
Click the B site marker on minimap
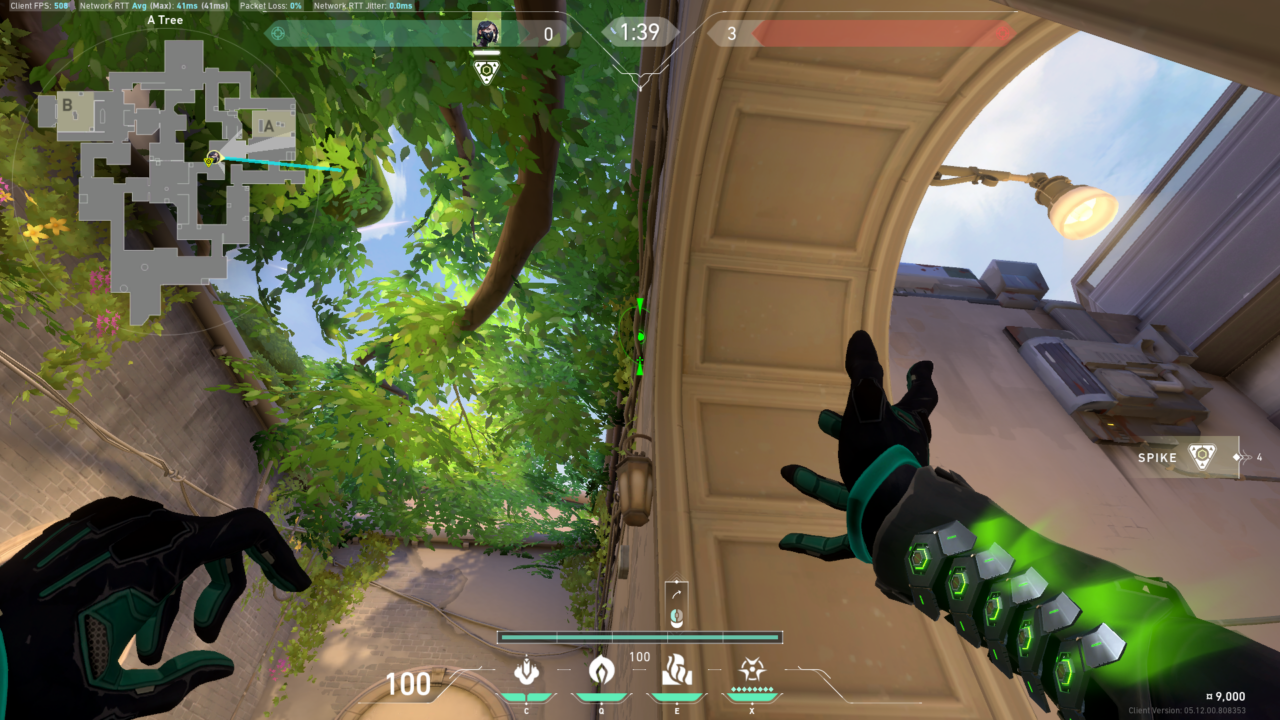point(67,104)
